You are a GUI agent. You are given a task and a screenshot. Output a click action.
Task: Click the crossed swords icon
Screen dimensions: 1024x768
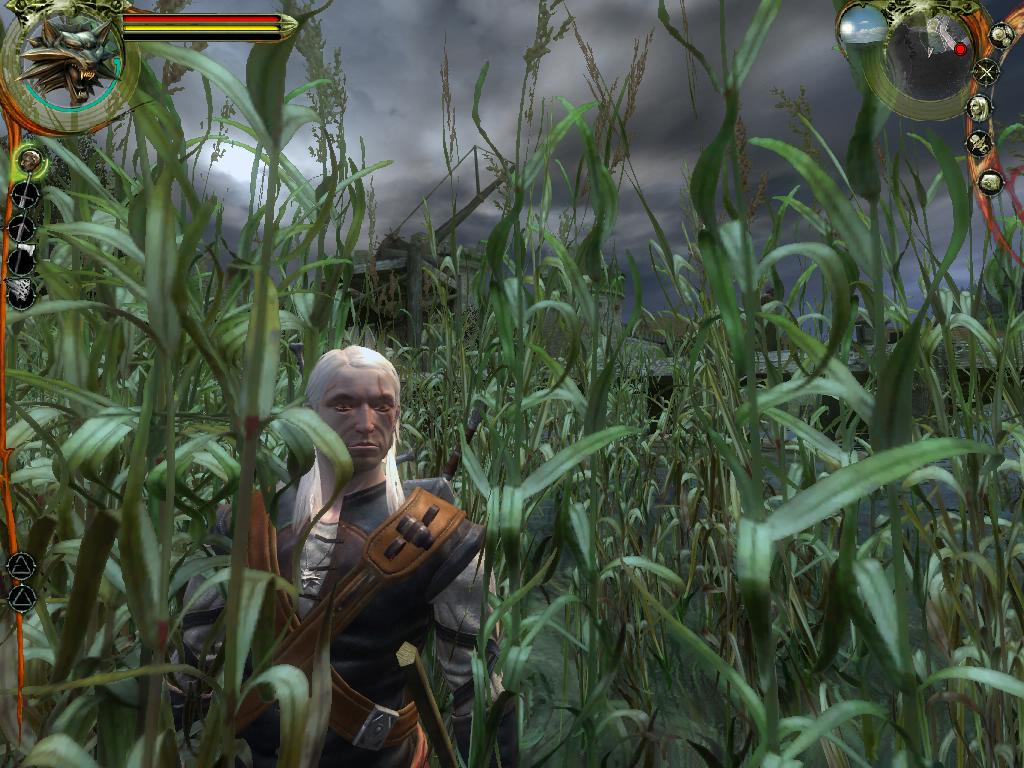pos(987,72)
